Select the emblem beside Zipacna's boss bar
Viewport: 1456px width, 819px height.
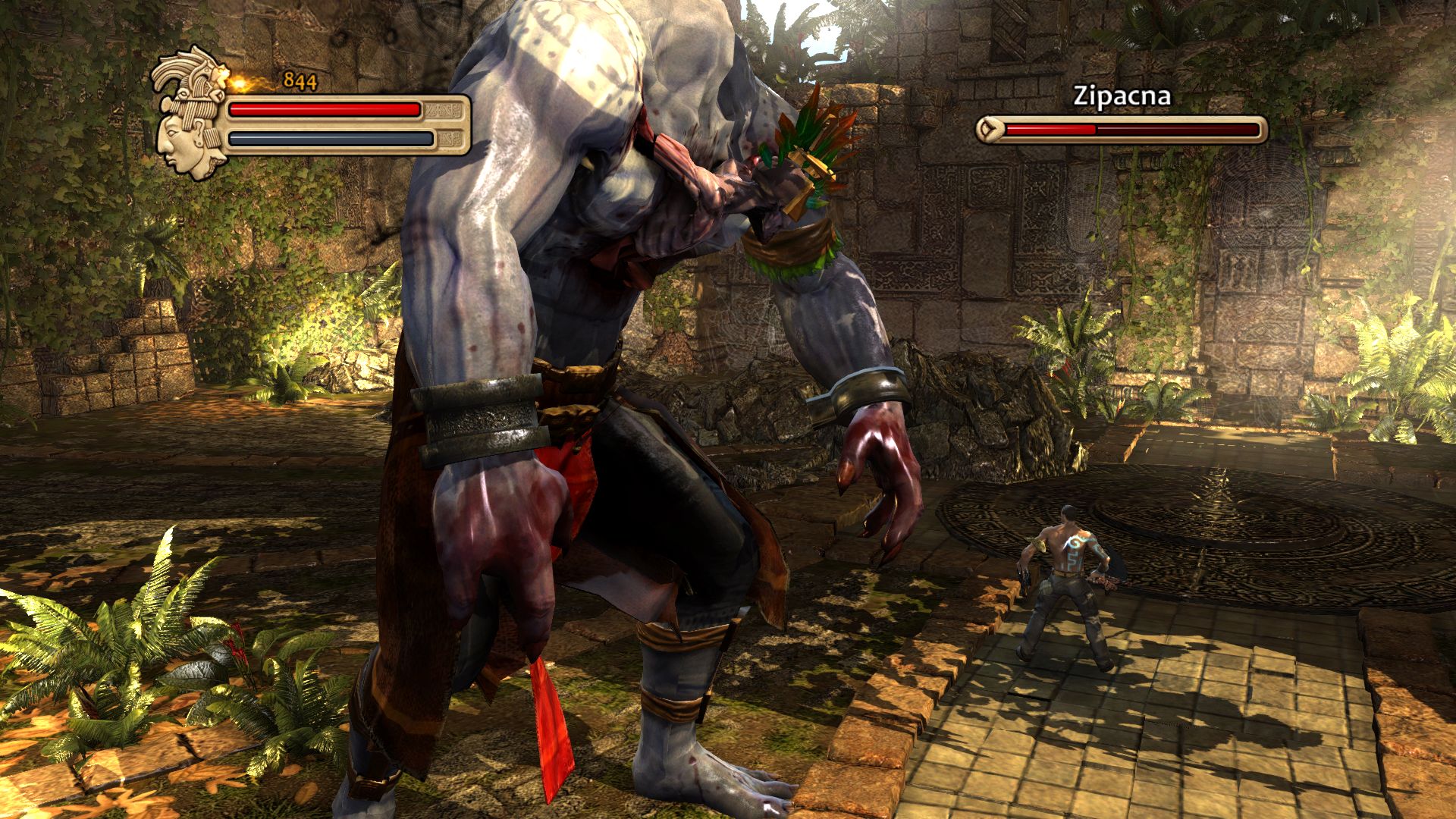coord(988,130)
